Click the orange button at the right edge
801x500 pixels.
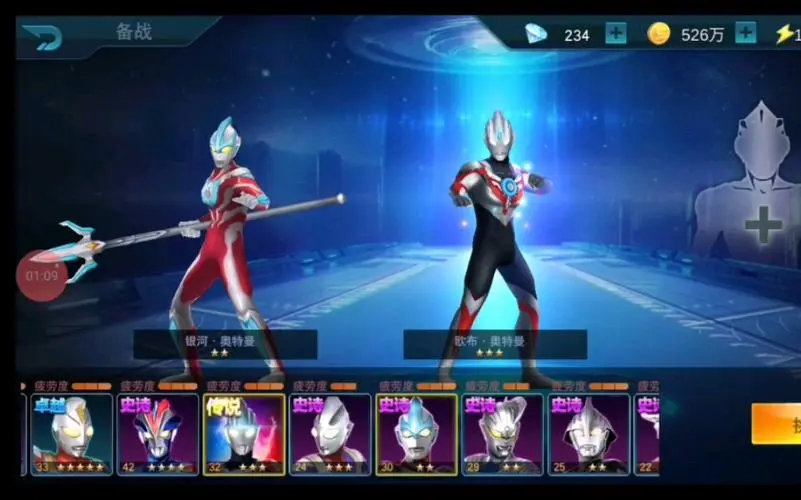coord(777,424)
